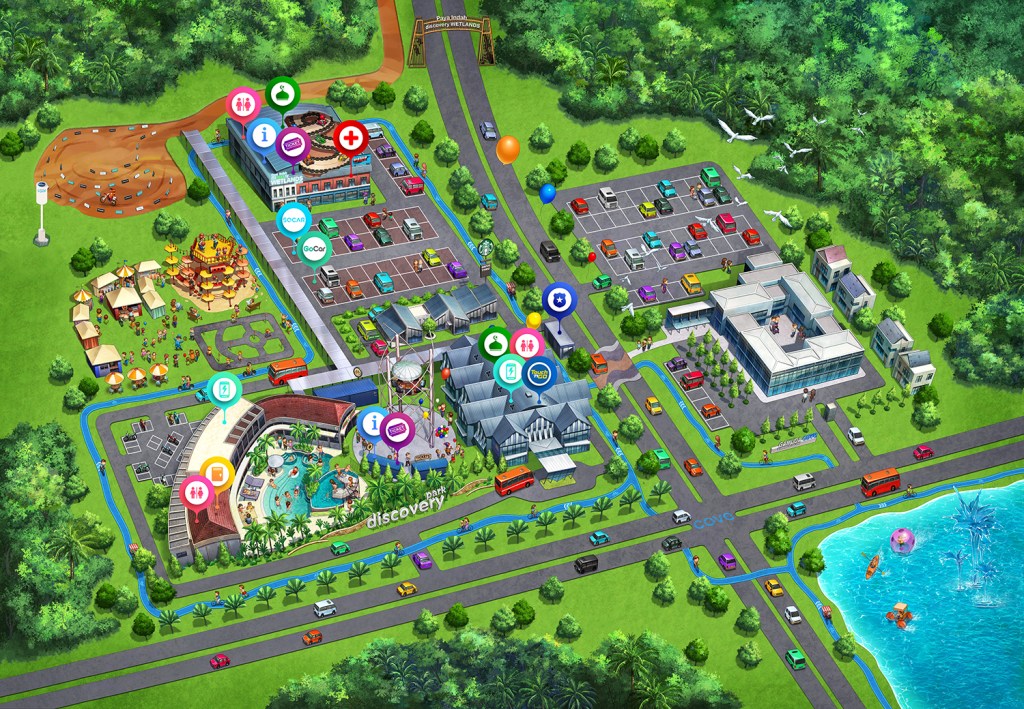Open the SOCAR car-sharing marker
1024x709 pixels.
pos(293,219)
